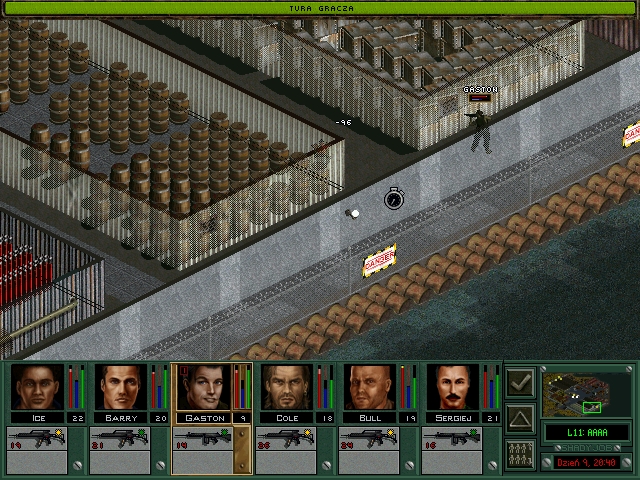
Task: Click Ice's rifle weapon slot
Action: 37,437
